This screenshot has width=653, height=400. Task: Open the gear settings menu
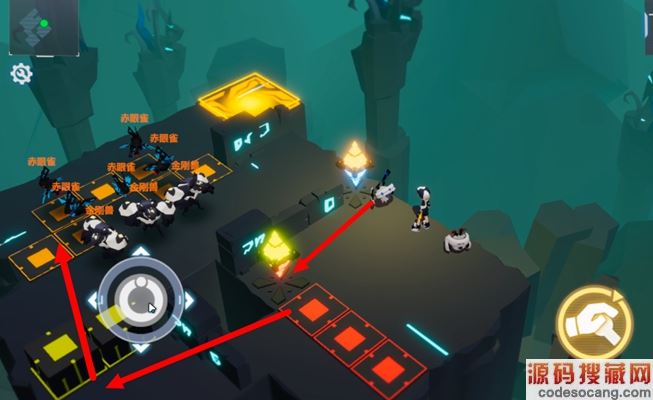(x=21, y=73)
